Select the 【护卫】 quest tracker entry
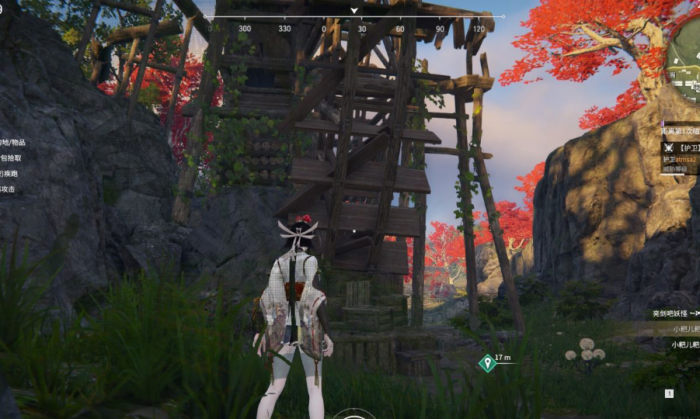 tap(682, 147)
